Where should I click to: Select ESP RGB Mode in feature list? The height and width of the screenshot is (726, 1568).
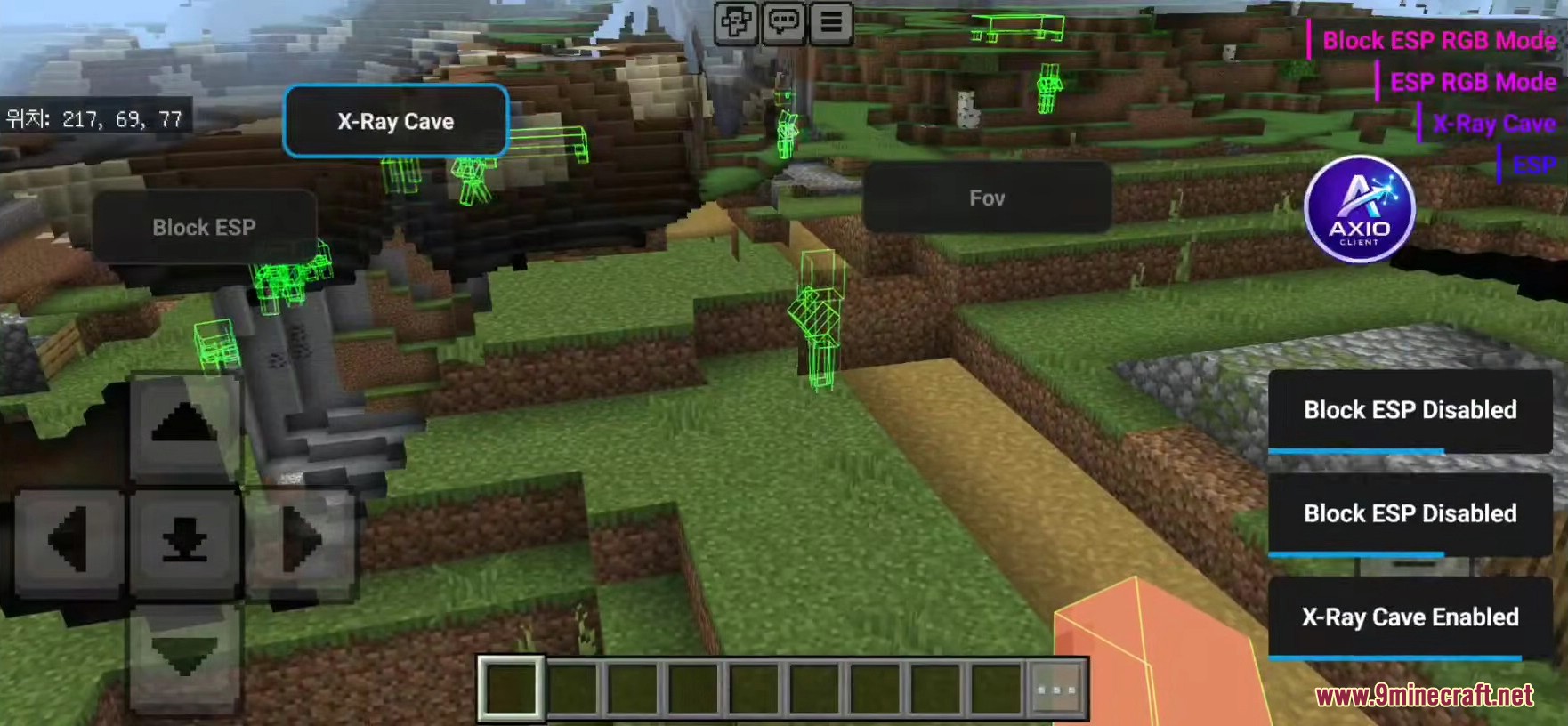tap(1473, 82)
